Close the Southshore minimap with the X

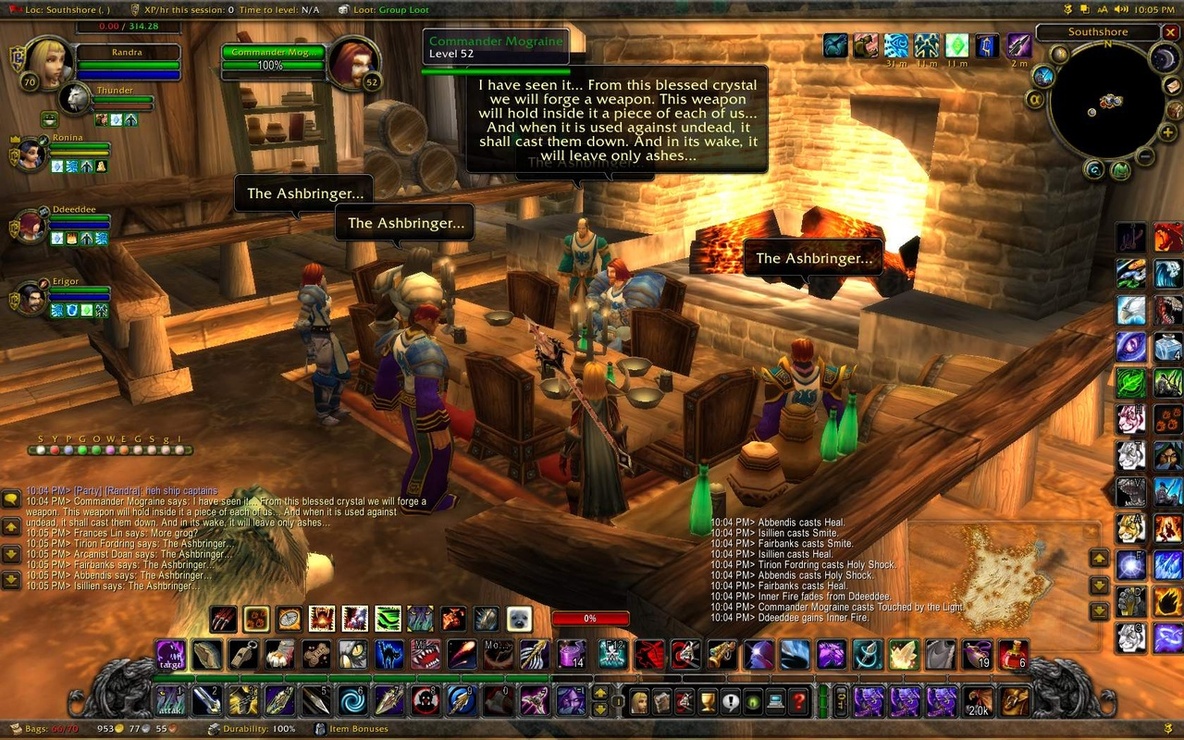point(1171,33)
